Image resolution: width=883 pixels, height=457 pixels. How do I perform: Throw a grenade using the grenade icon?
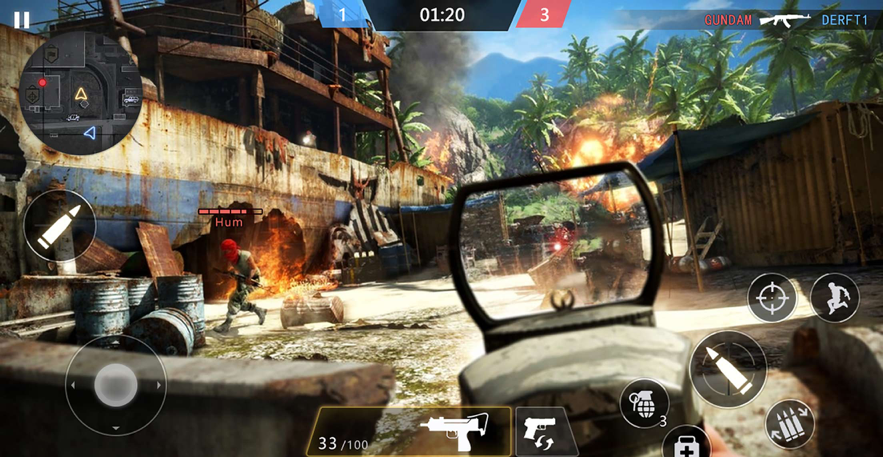[x=643, y=402]
